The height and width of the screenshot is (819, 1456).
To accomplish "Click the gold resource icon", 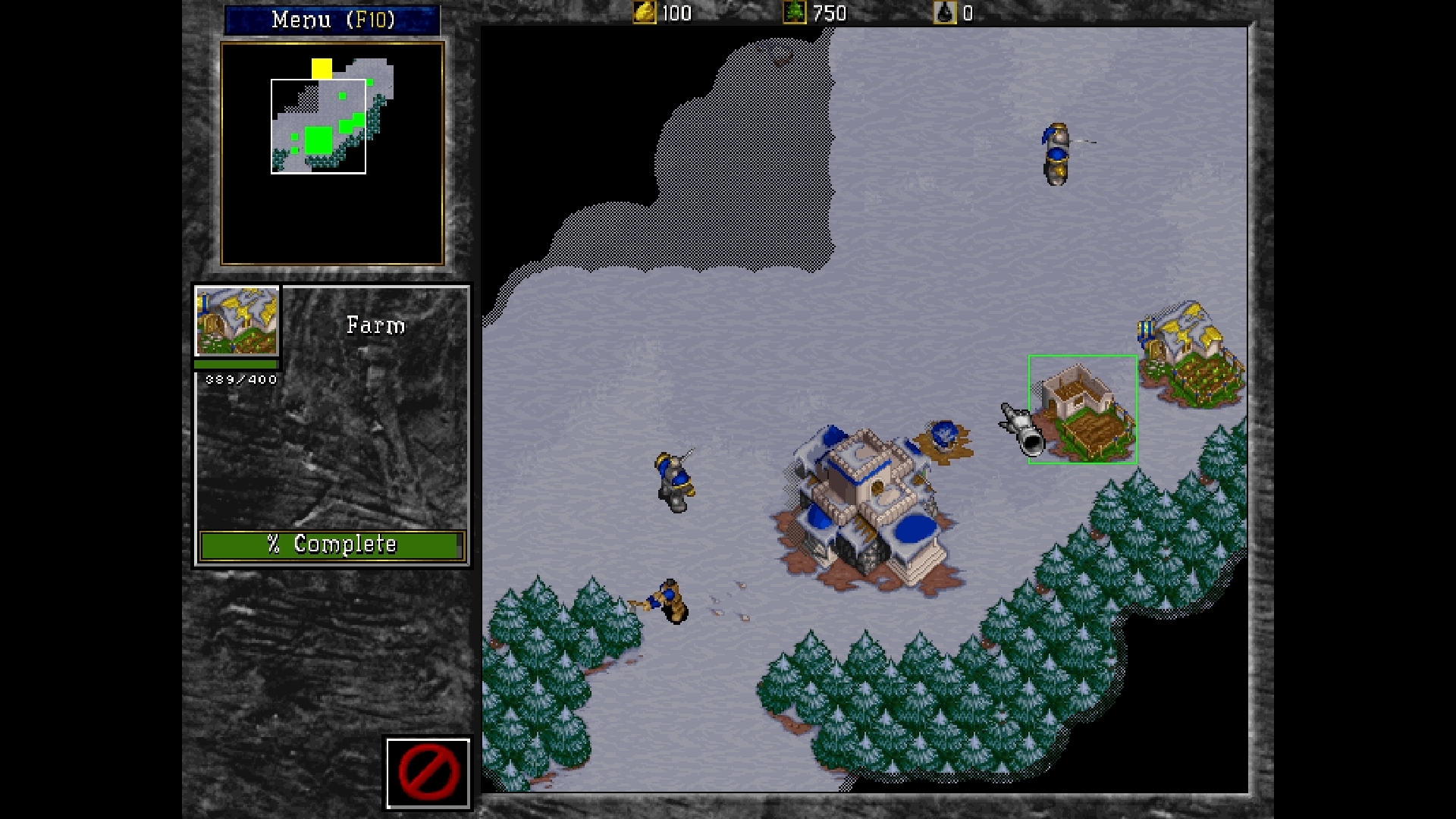I will coord(644,13).
